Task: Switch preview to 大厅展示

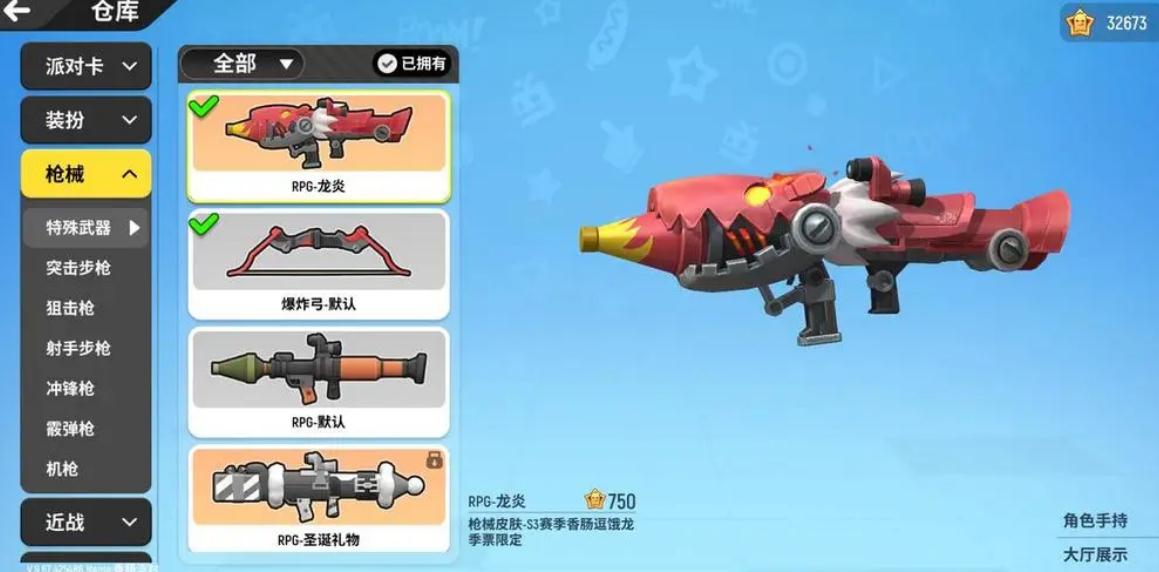Action: click(1095, 554)
